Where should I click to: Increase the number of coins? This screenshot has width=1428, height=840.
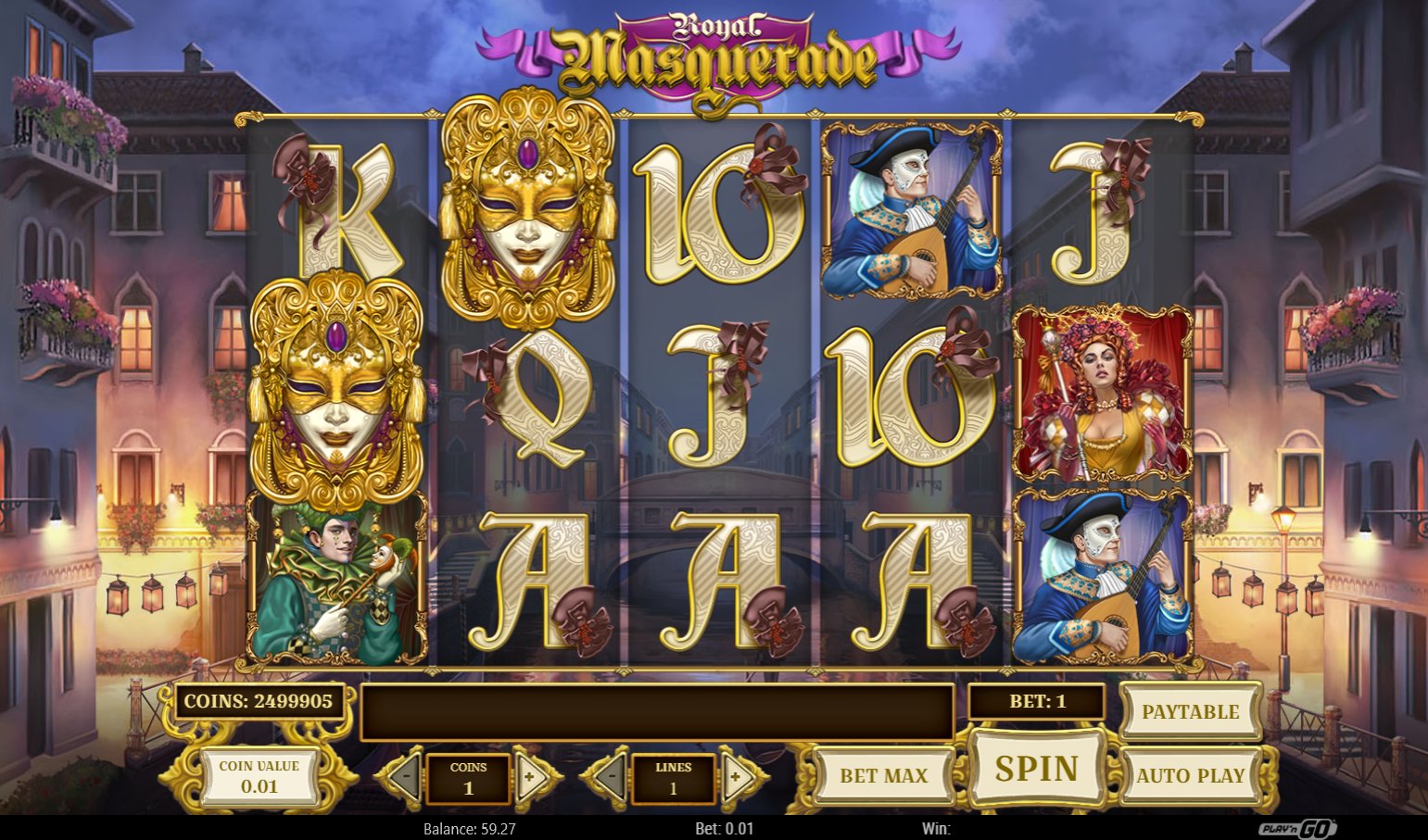click(532, 778)
